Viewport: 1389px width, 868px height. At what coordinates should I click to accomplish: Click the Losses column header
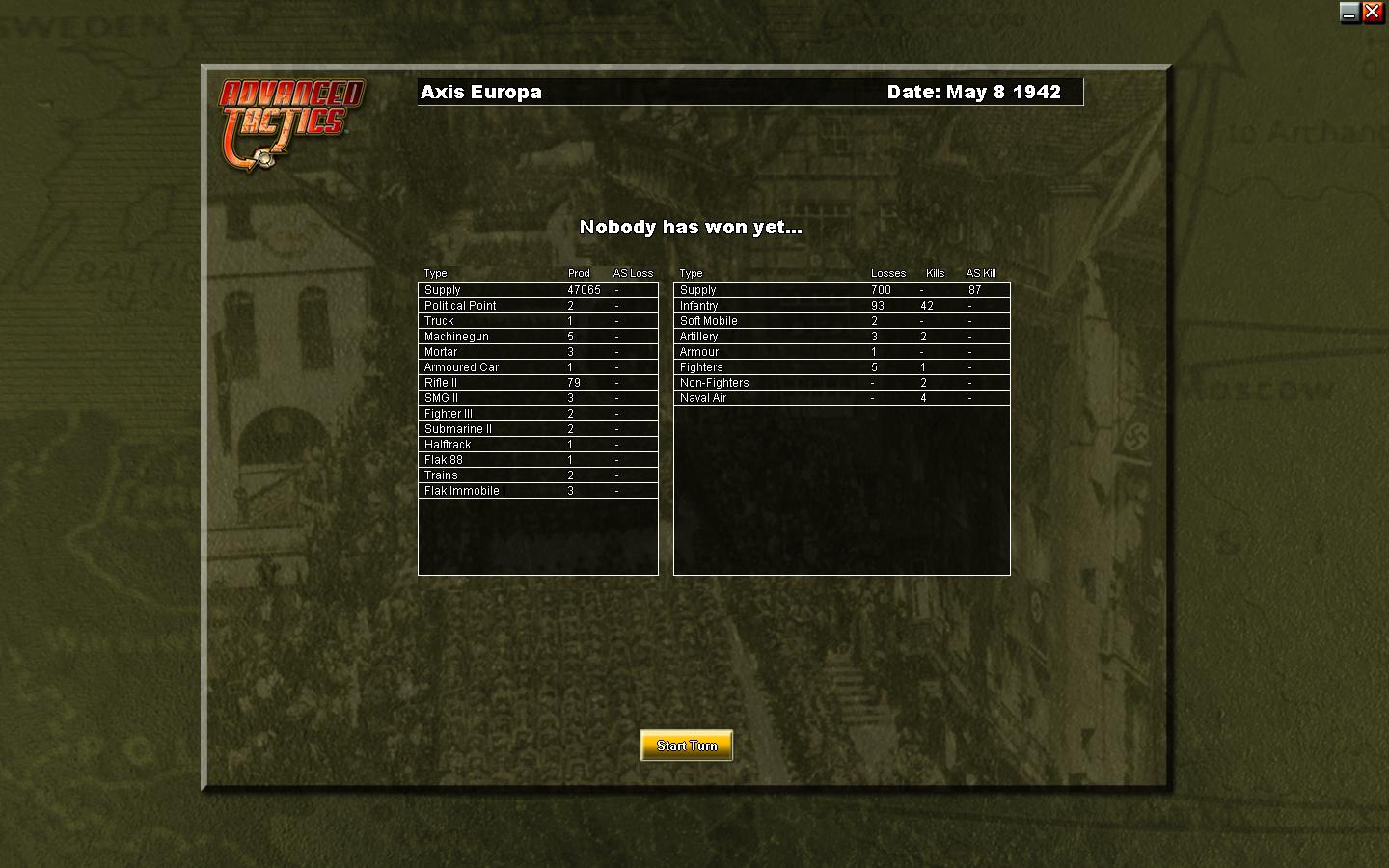888,273
